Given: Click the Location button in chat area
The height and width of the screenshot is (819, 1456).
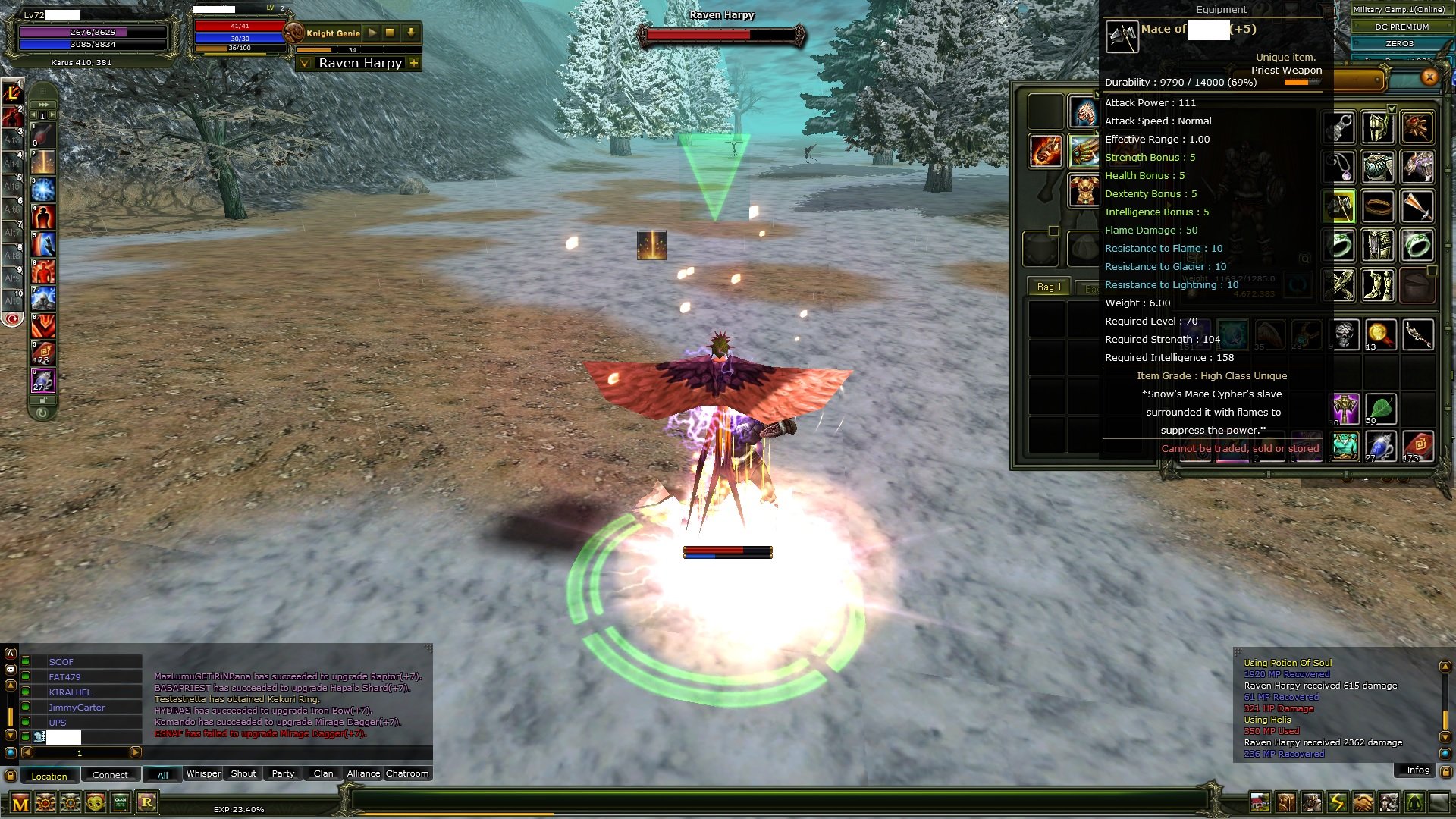Looking at the screenshot, I should (x=50, y=775).
